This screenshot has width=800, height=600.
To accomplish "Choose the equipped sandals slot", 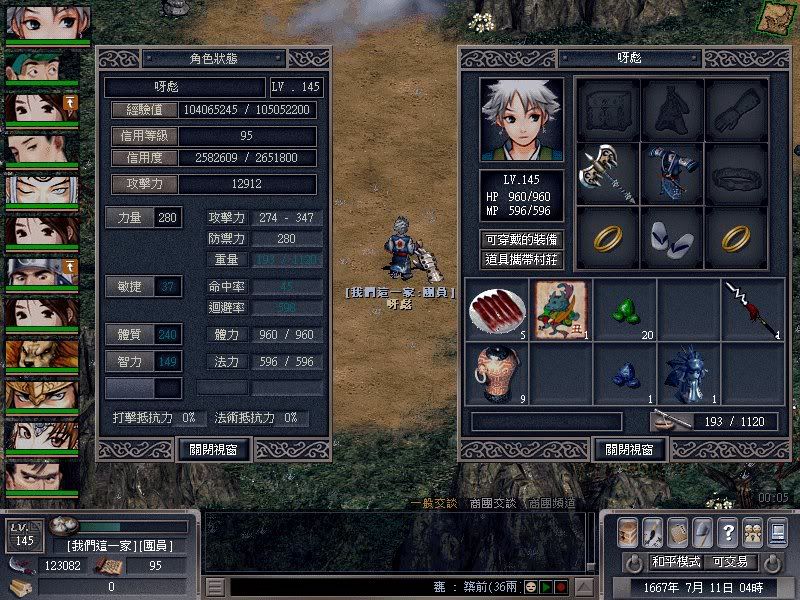I will (671, 236).
